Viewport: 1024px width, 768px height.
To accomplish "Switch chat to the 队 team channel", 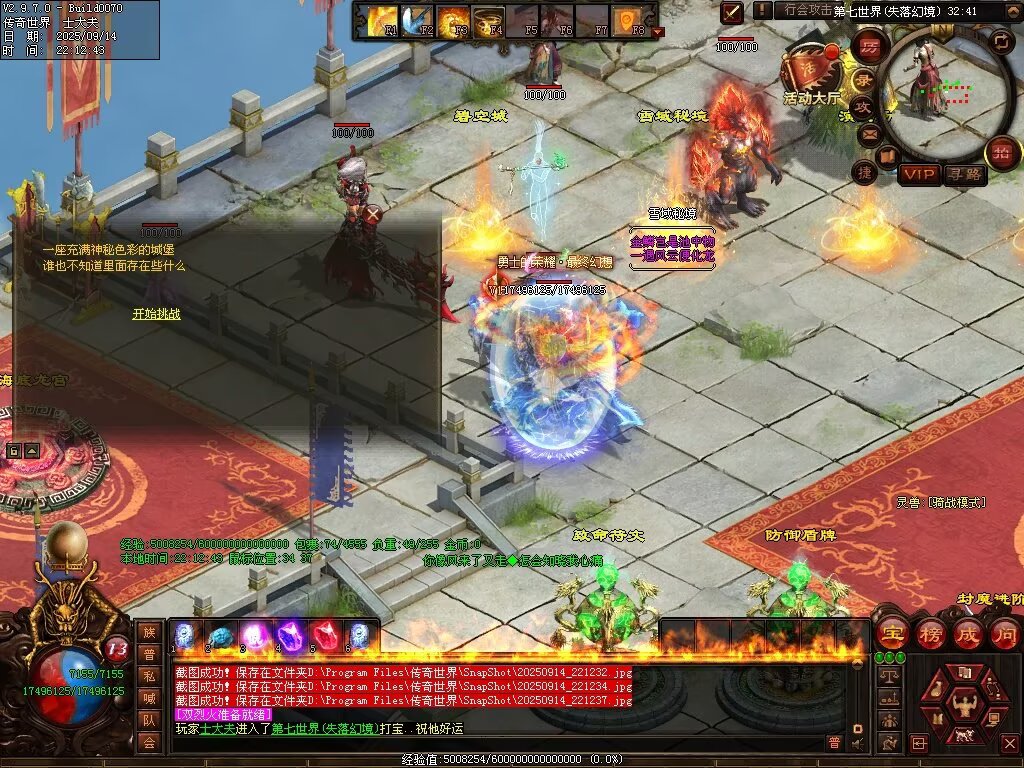I will pos(149,720).
